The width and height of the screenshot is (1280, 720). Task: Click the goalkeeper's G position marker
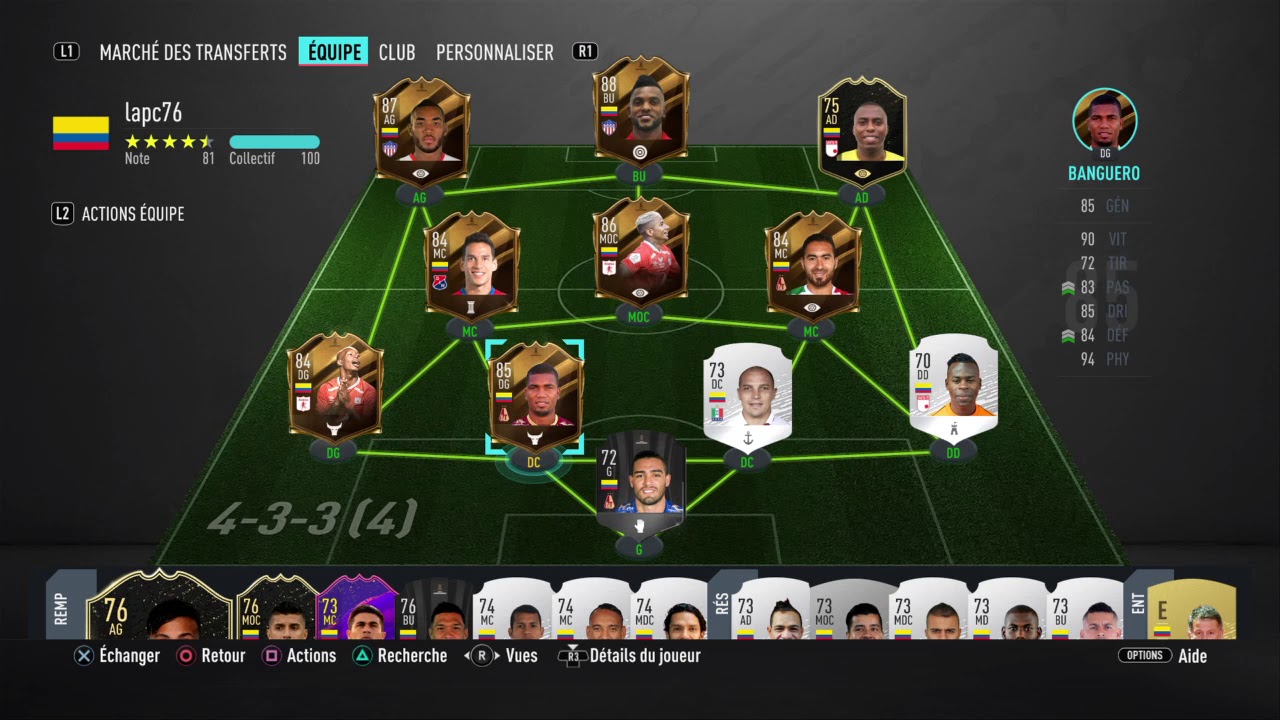640,549
